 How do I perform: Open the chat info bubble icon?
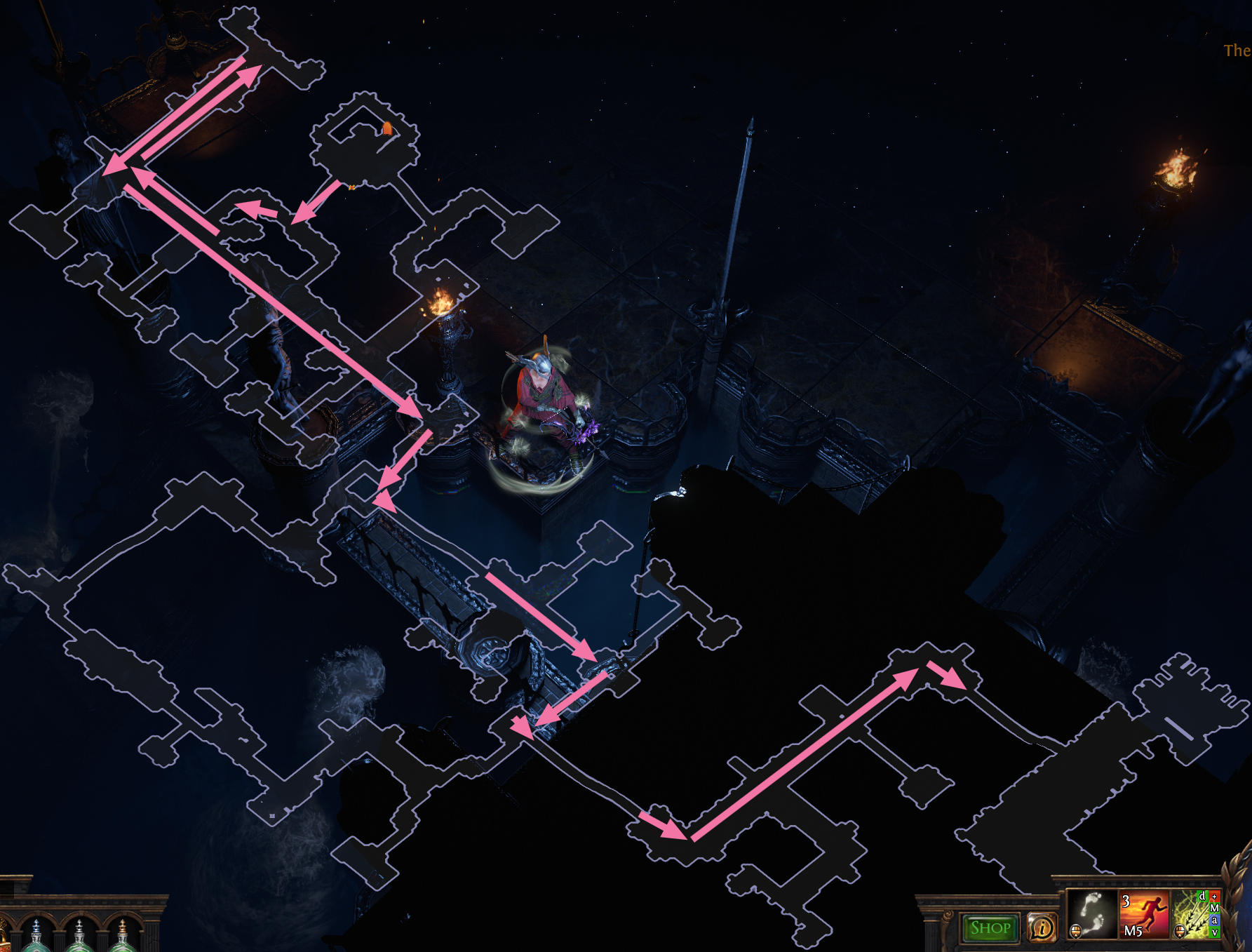pos(1041,929)
